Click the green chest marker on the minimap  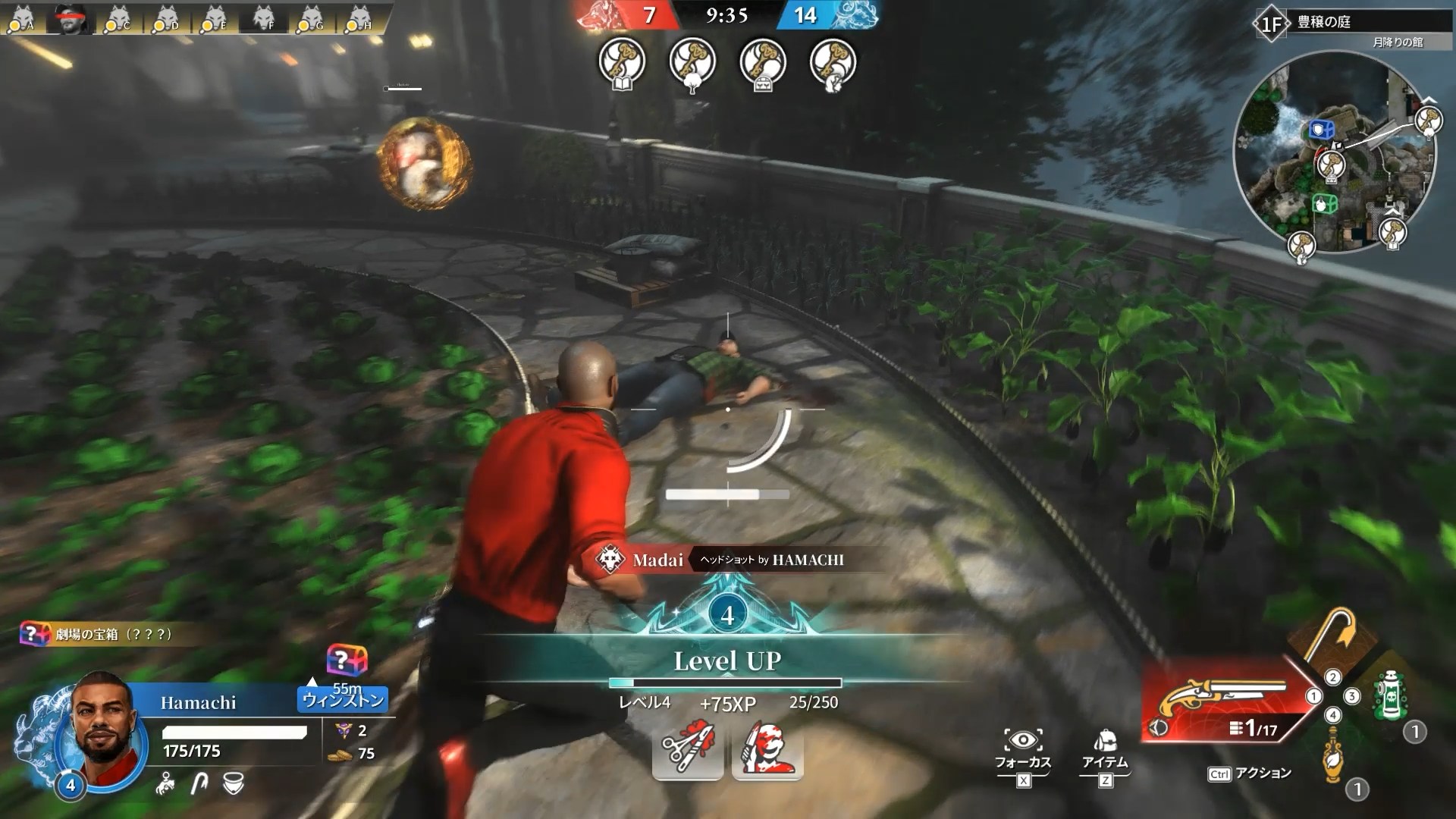coord(1324,203)
